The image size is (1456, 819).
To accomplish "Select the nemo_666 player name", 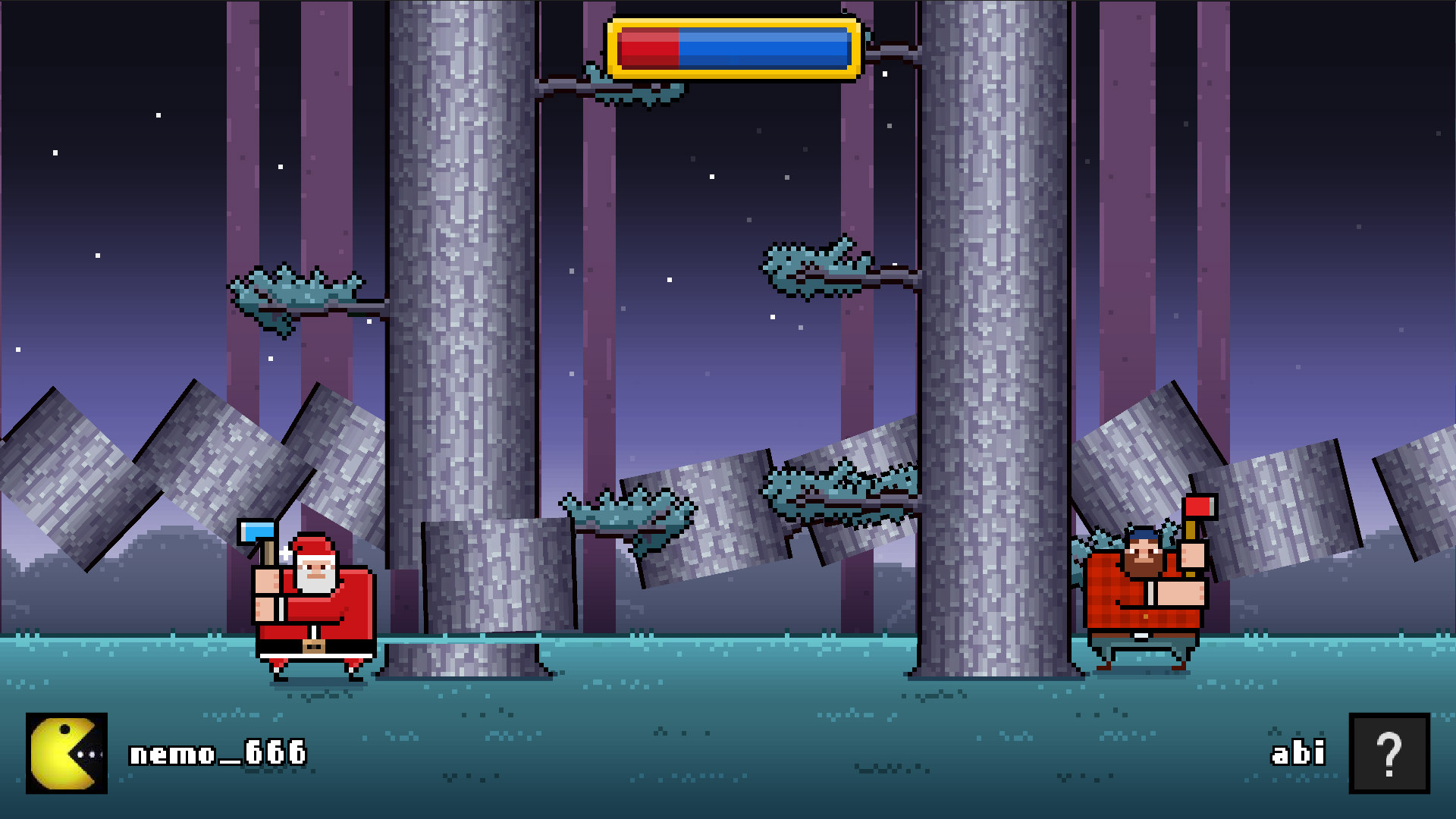I will [216, 755].
